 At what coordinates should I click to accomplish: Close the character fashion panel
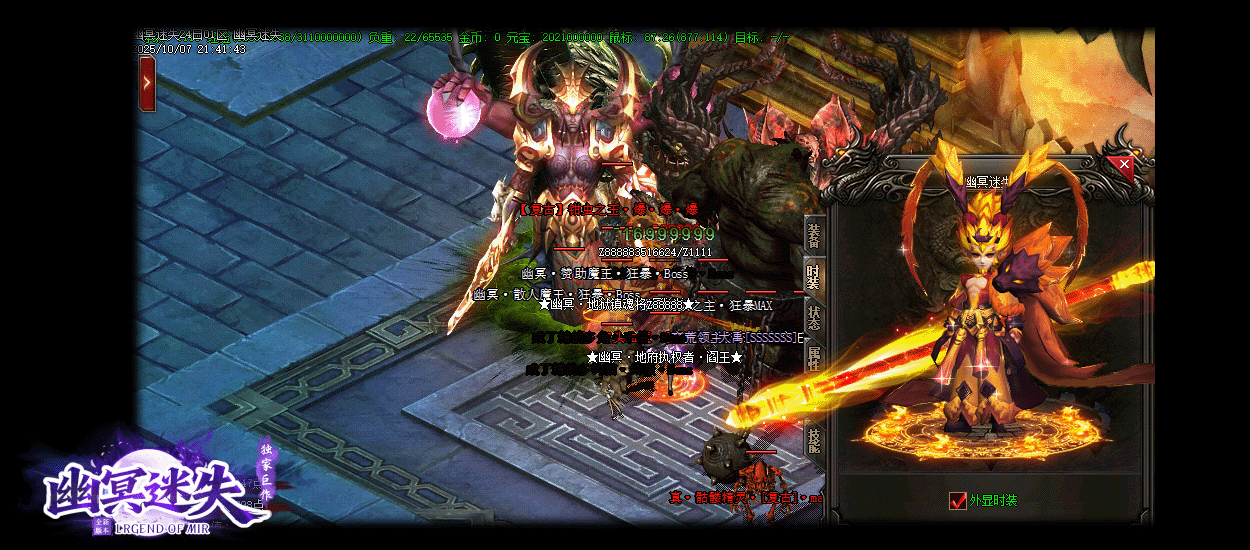tap(1124, 163)
